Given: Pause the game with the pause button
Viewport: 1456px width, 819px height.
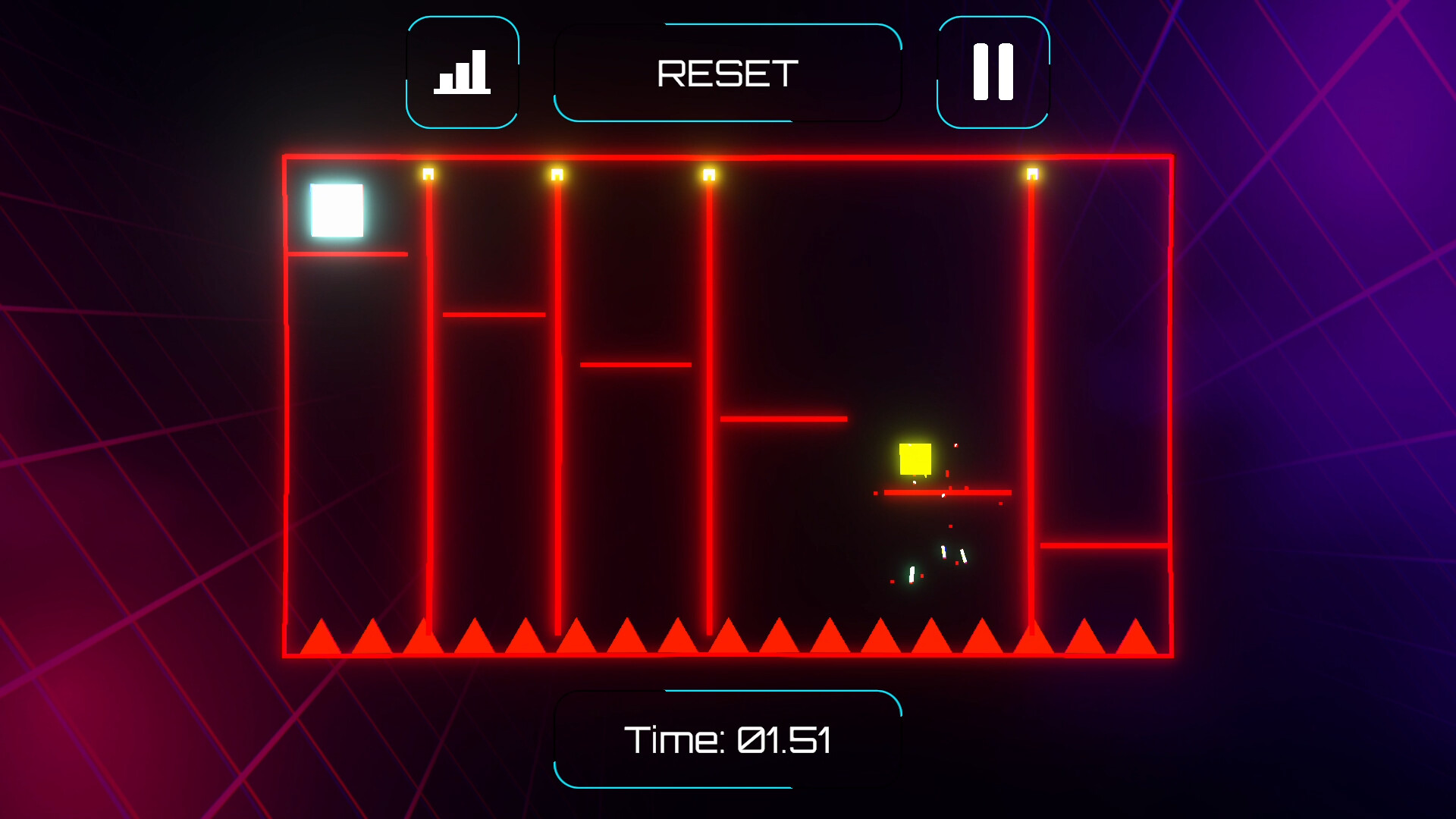Looking at the screenshot, I should (993, 72).
